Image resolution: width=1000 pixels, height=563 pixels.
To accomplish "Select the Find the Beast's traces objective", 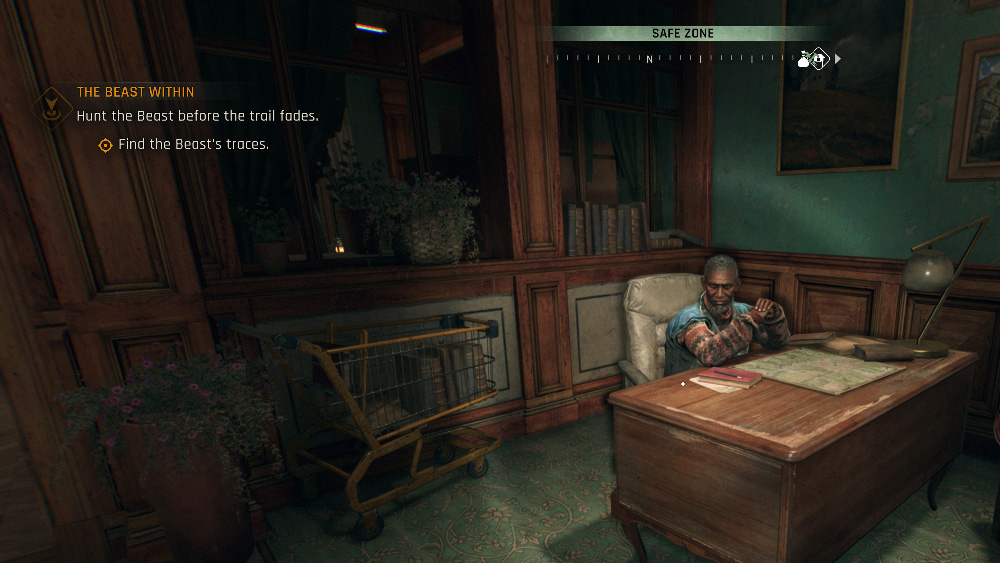I will coord(193,145).
